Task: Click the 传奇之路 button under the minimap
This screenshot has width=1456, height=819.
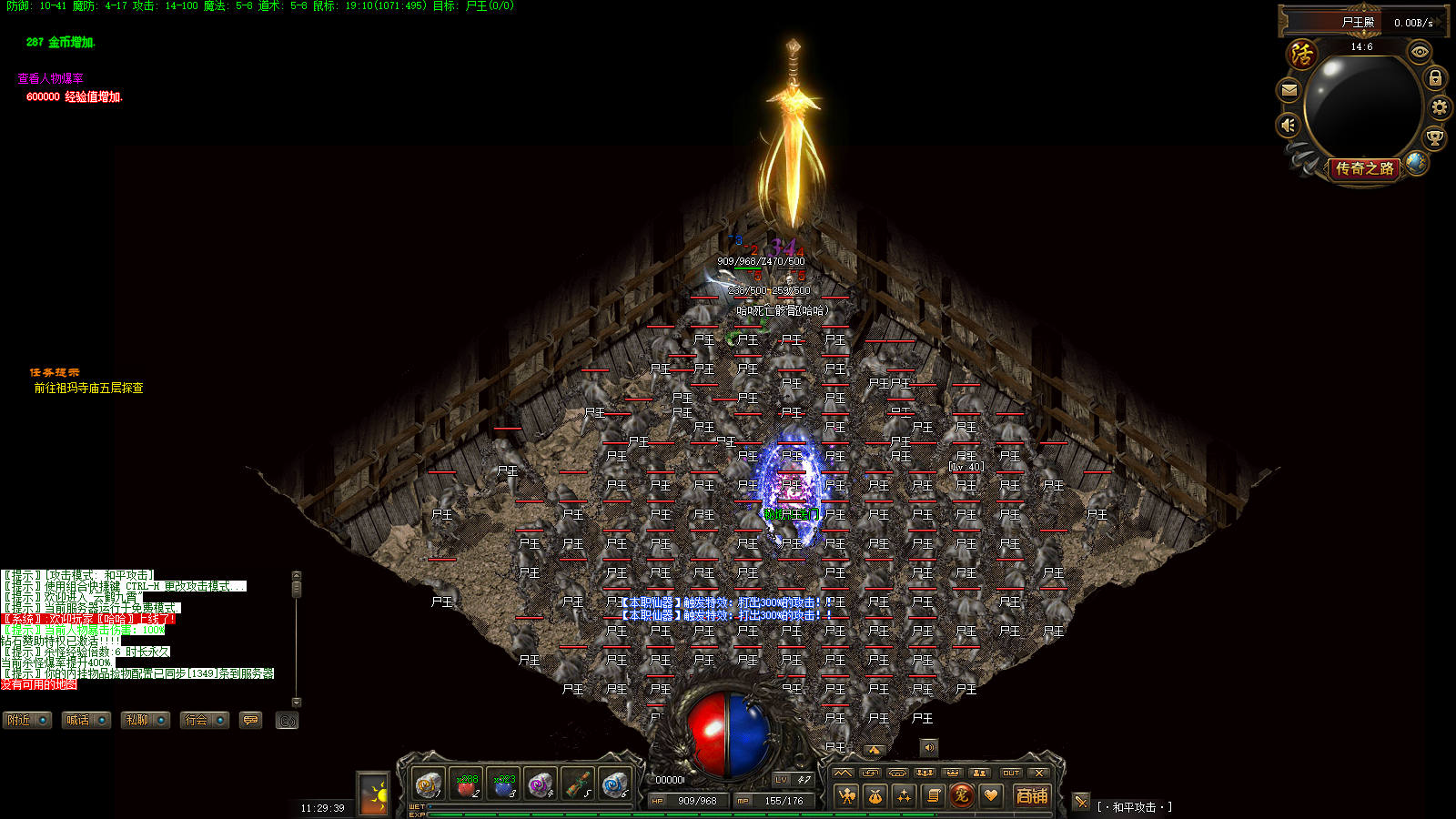Action: point(1363,168)
